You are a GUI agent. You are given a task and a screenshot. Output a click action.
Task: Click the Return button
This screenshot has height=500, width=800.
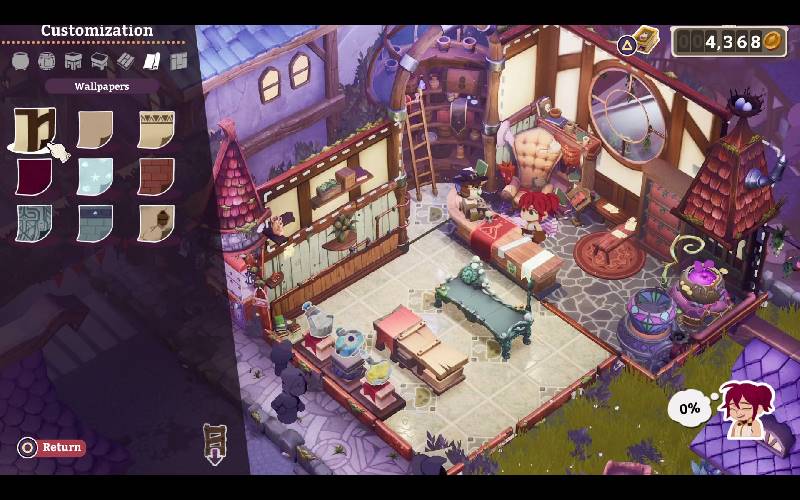(52, 447)
